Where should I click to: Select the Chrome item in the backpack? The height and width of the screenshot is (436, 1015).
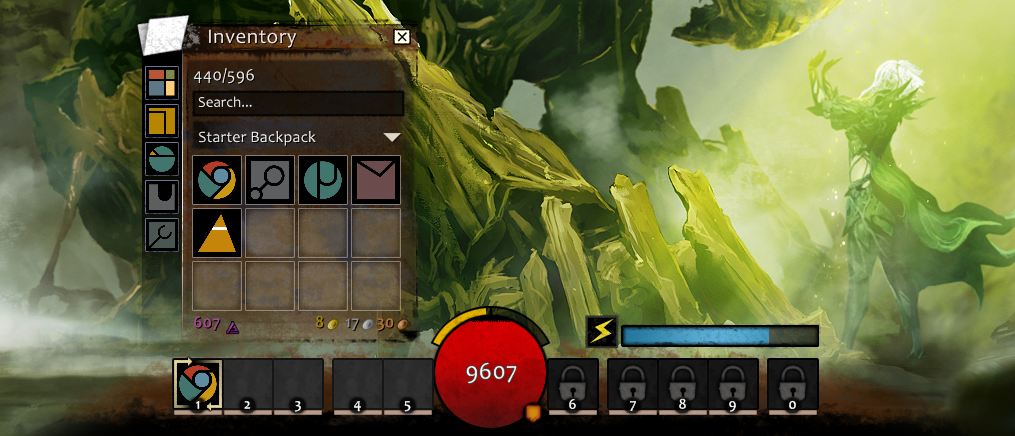click(217, 180)
